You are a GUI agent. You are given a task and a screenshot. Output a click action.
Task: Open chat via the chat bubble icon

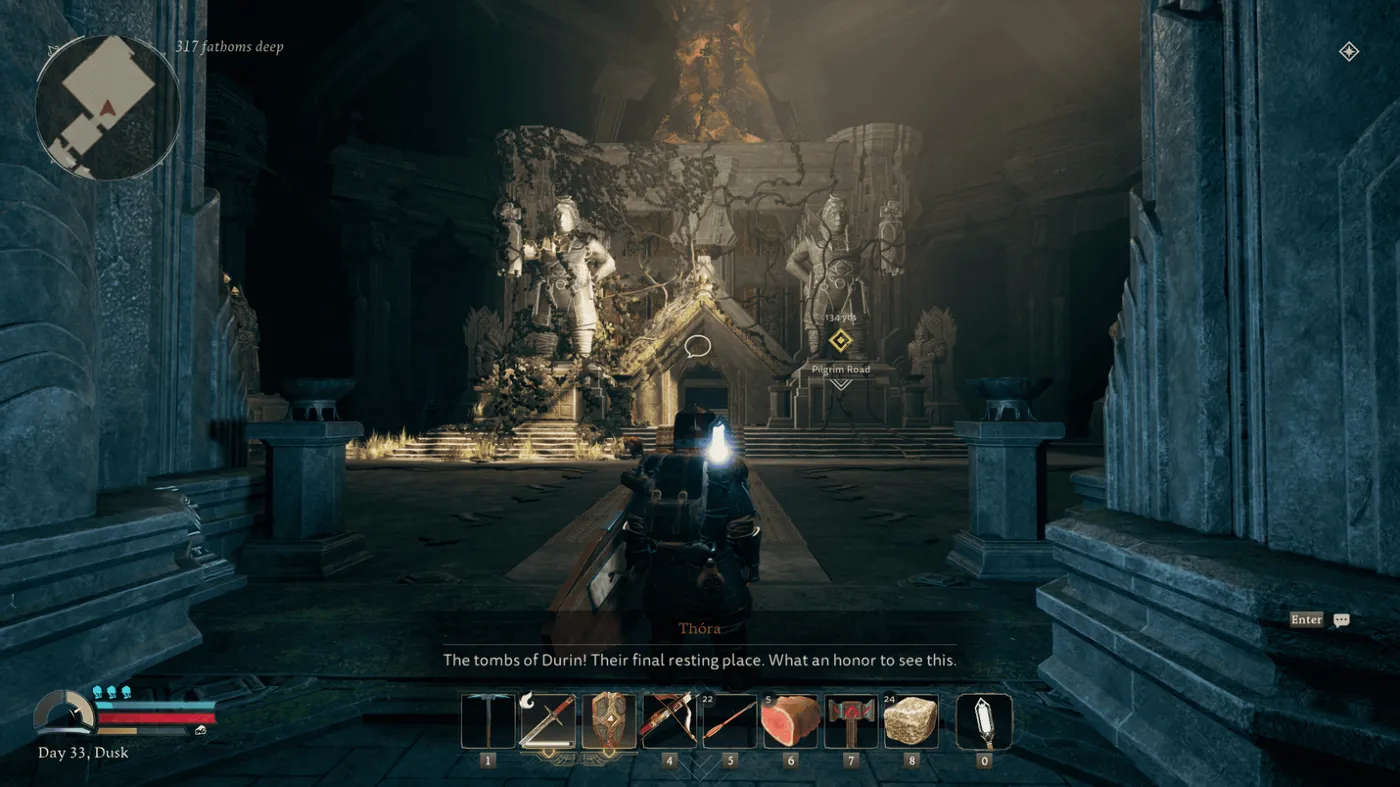tap(1342, 620)
